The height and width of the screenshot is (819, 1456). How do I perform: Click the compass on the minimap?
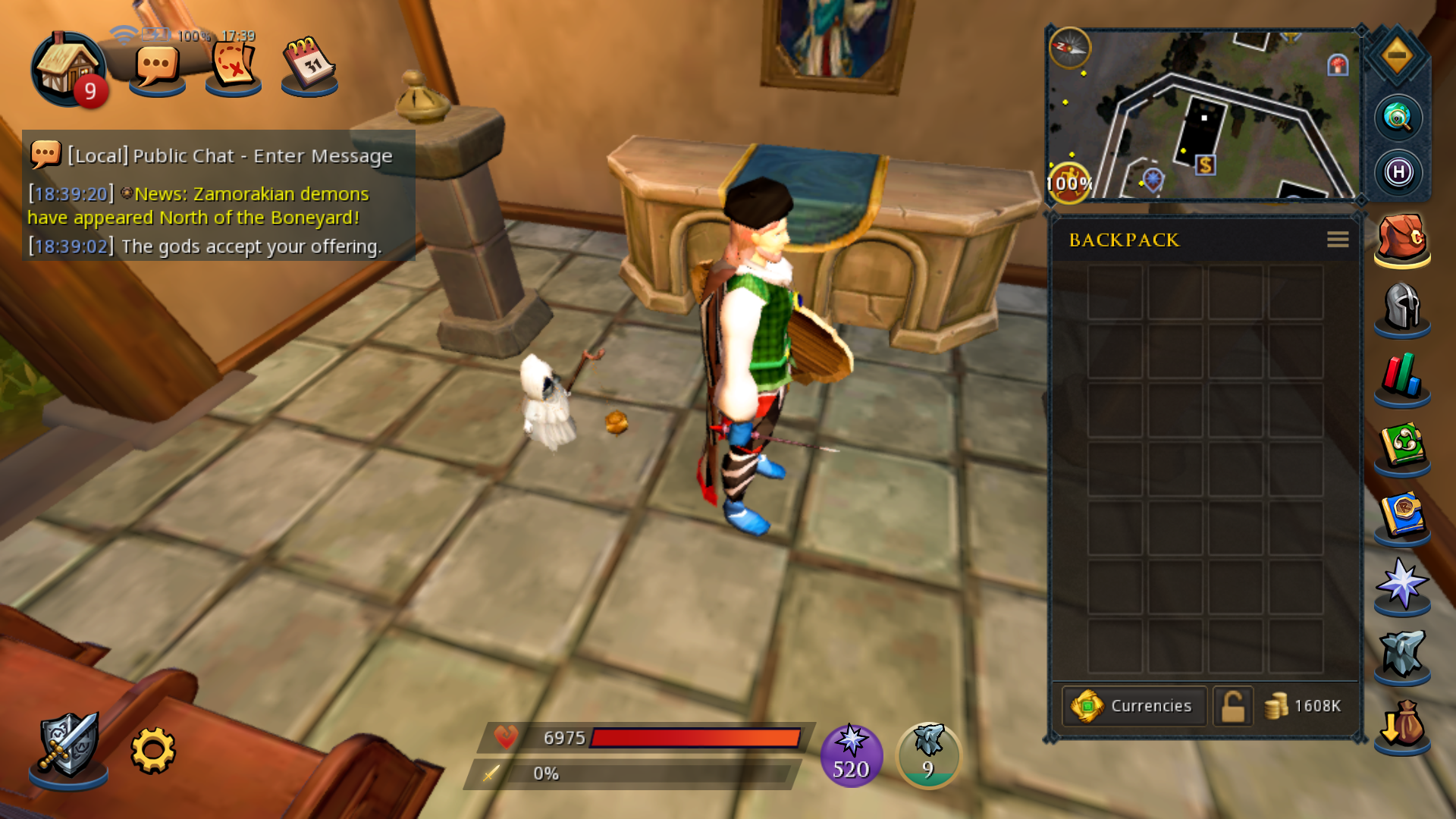click(x=1069, y=48)
